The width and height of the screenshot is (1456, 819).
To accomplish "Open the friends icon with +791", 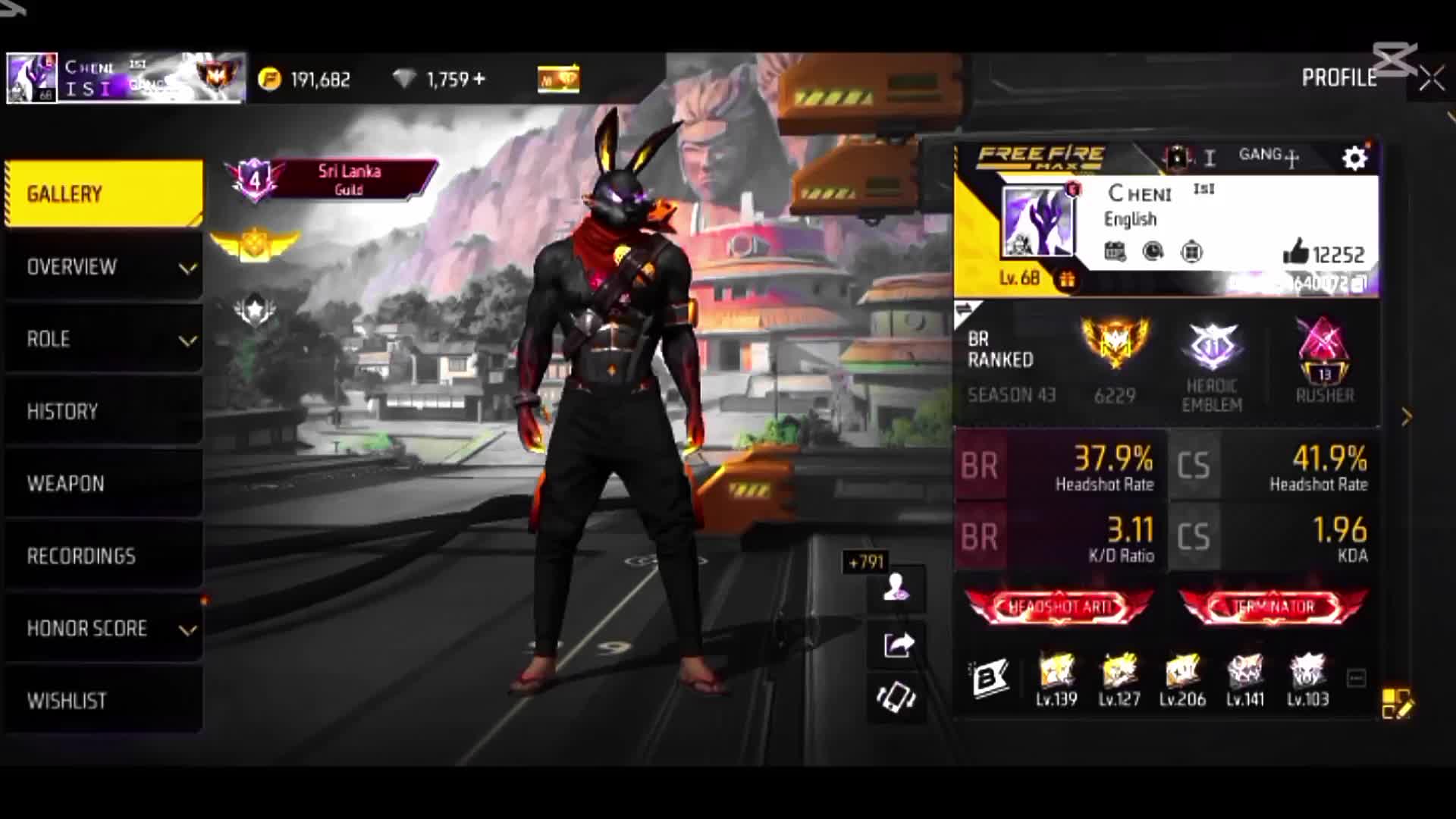I will (x=896, y=587).
